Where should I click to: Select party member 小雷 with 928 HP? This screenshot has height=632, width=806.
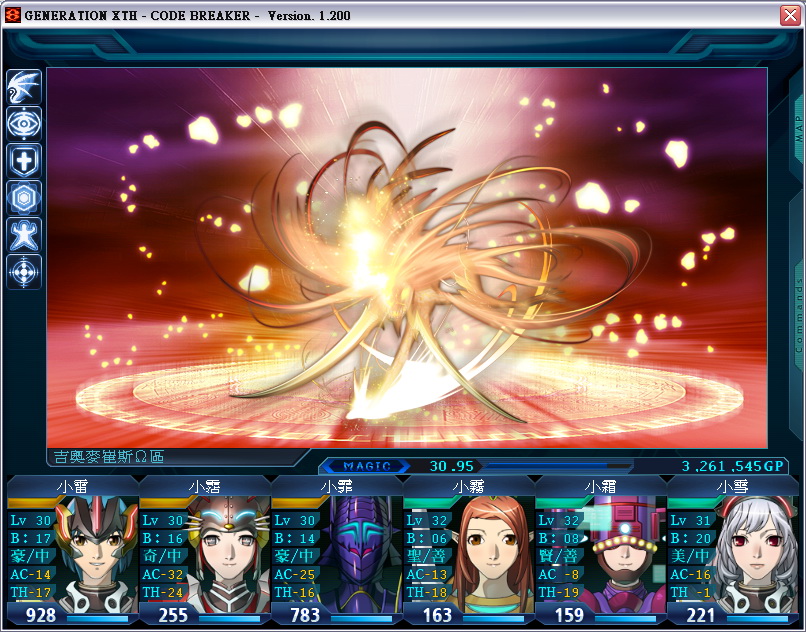(x=73, y=552)
